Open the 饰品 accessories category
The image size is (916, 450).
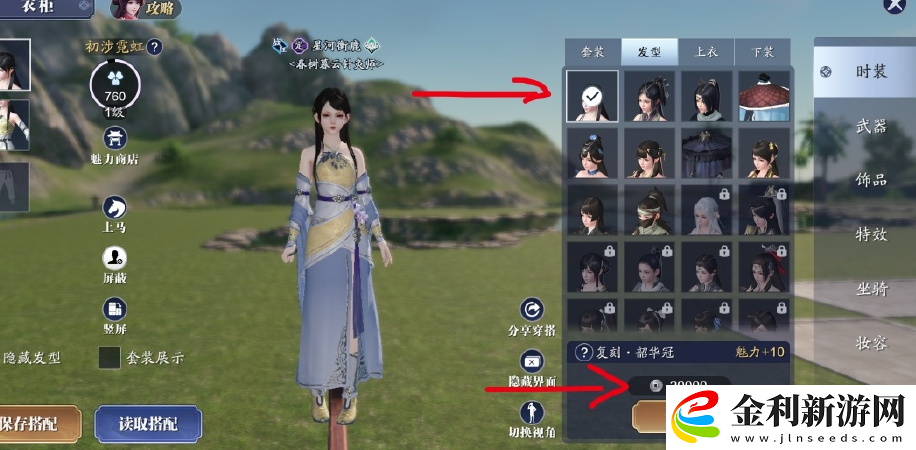pyautogui.click(x=870, y=180)
